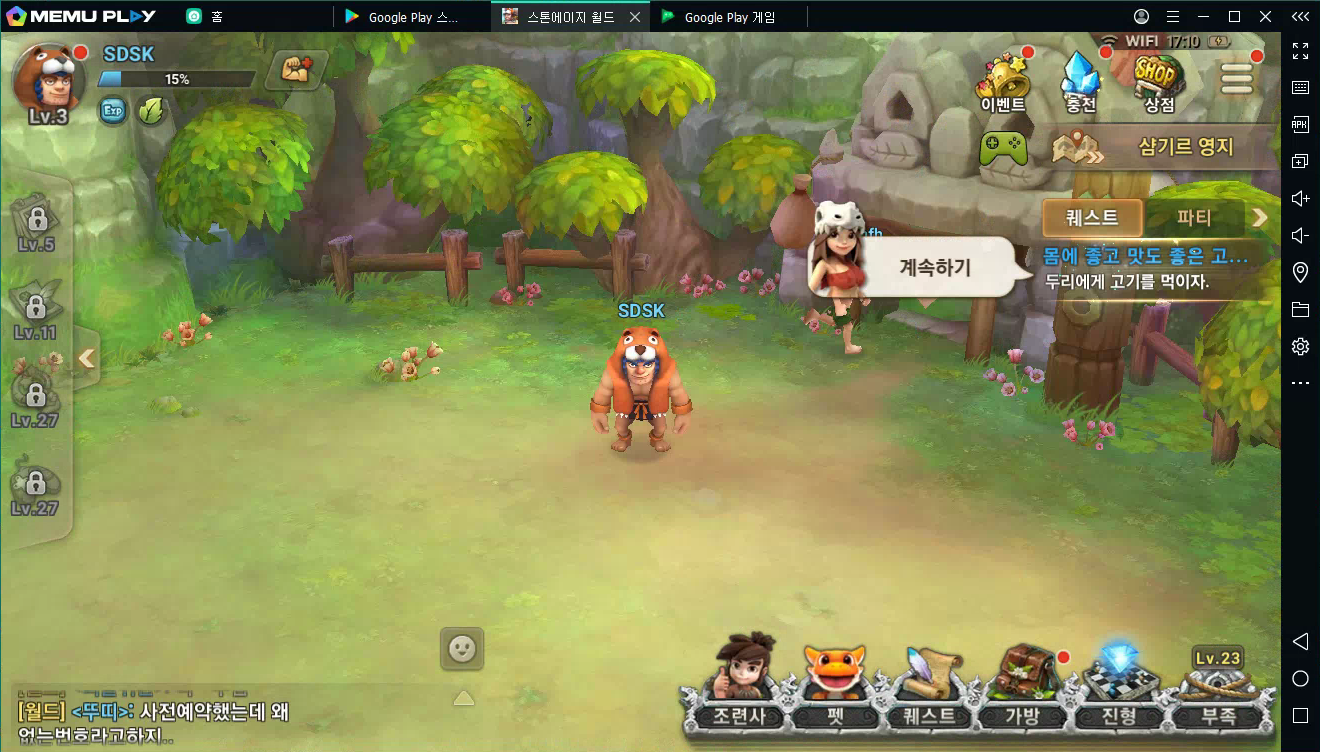Open SDSK's character portrait

(x=47, y=79)
